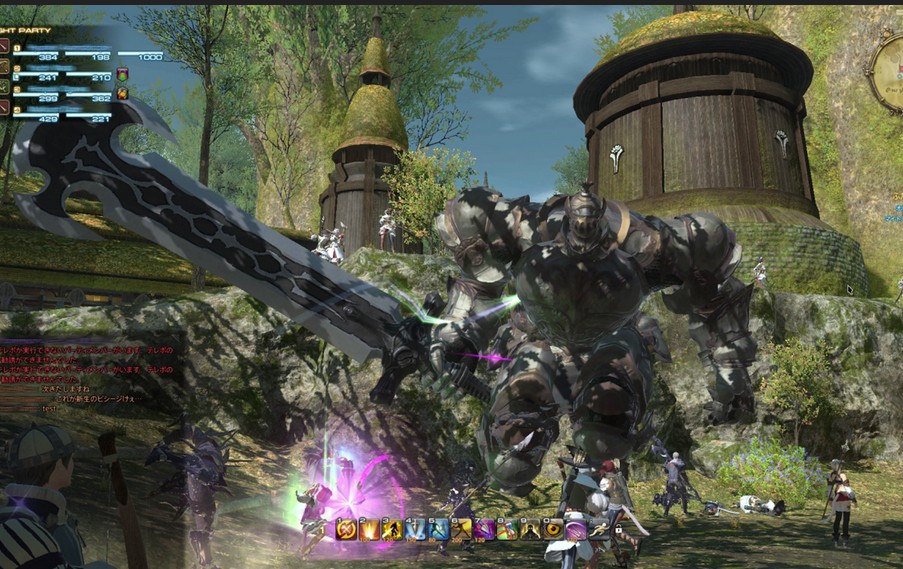Use the orange burst skill in slot 2
The width and height of the screenshot is (903, 569).
[369, 529]
